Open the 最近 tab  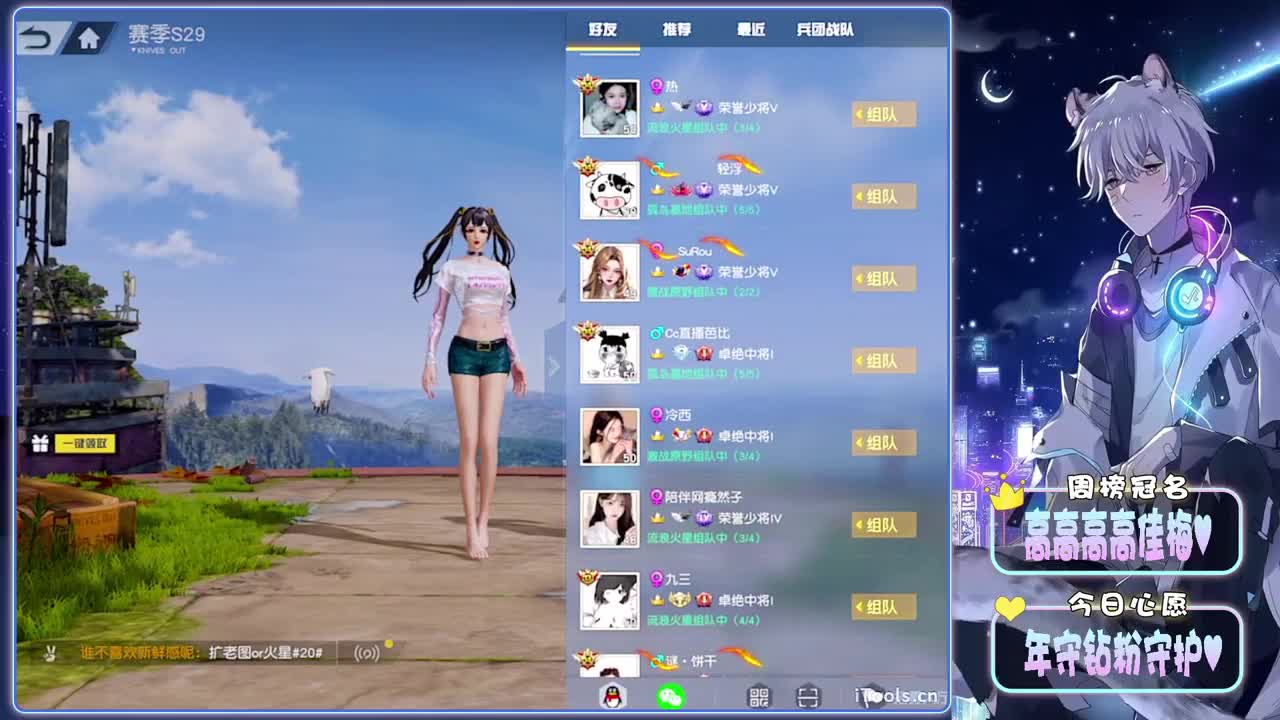tap(752, 30)
